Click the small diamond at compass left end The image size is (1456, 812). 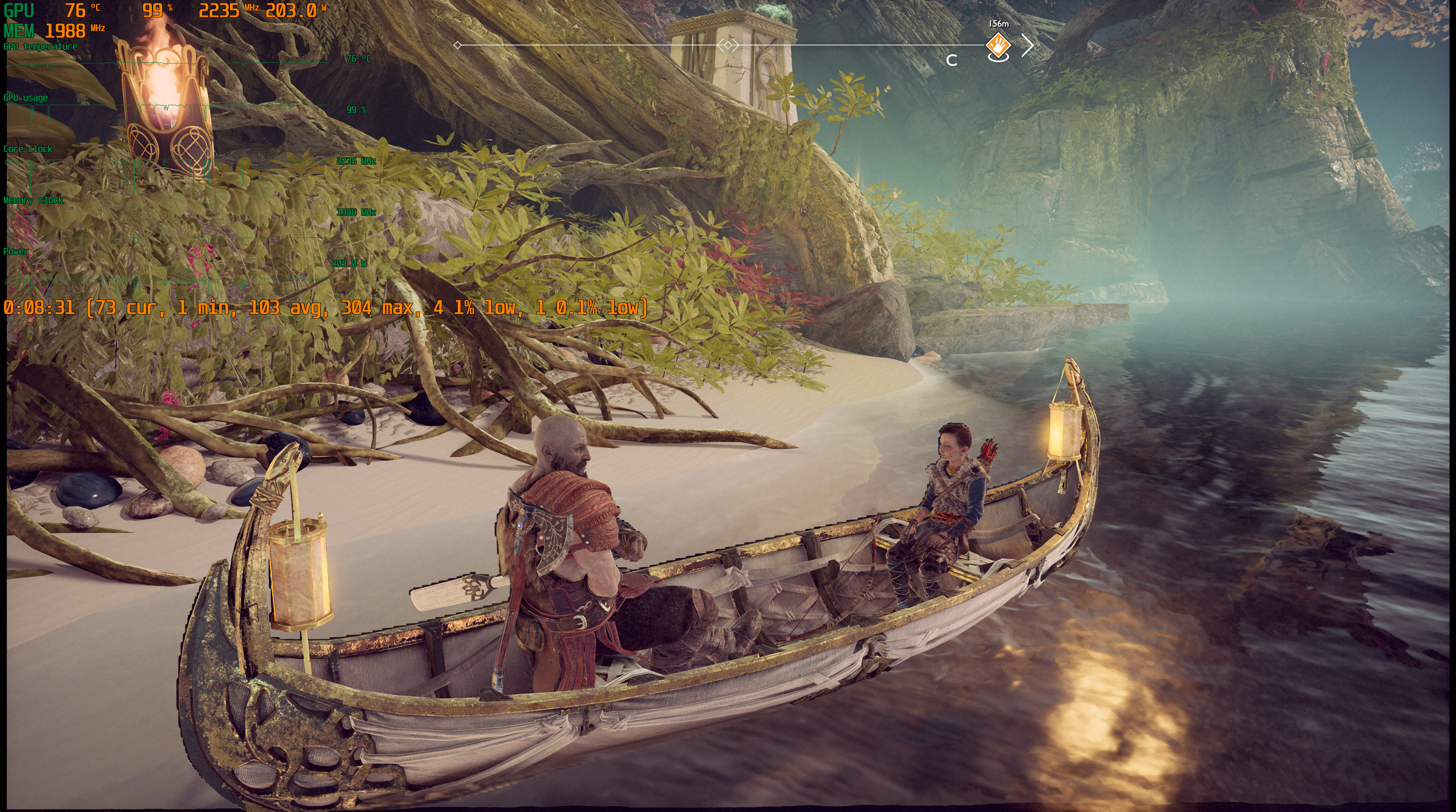[x=457, y=45]
